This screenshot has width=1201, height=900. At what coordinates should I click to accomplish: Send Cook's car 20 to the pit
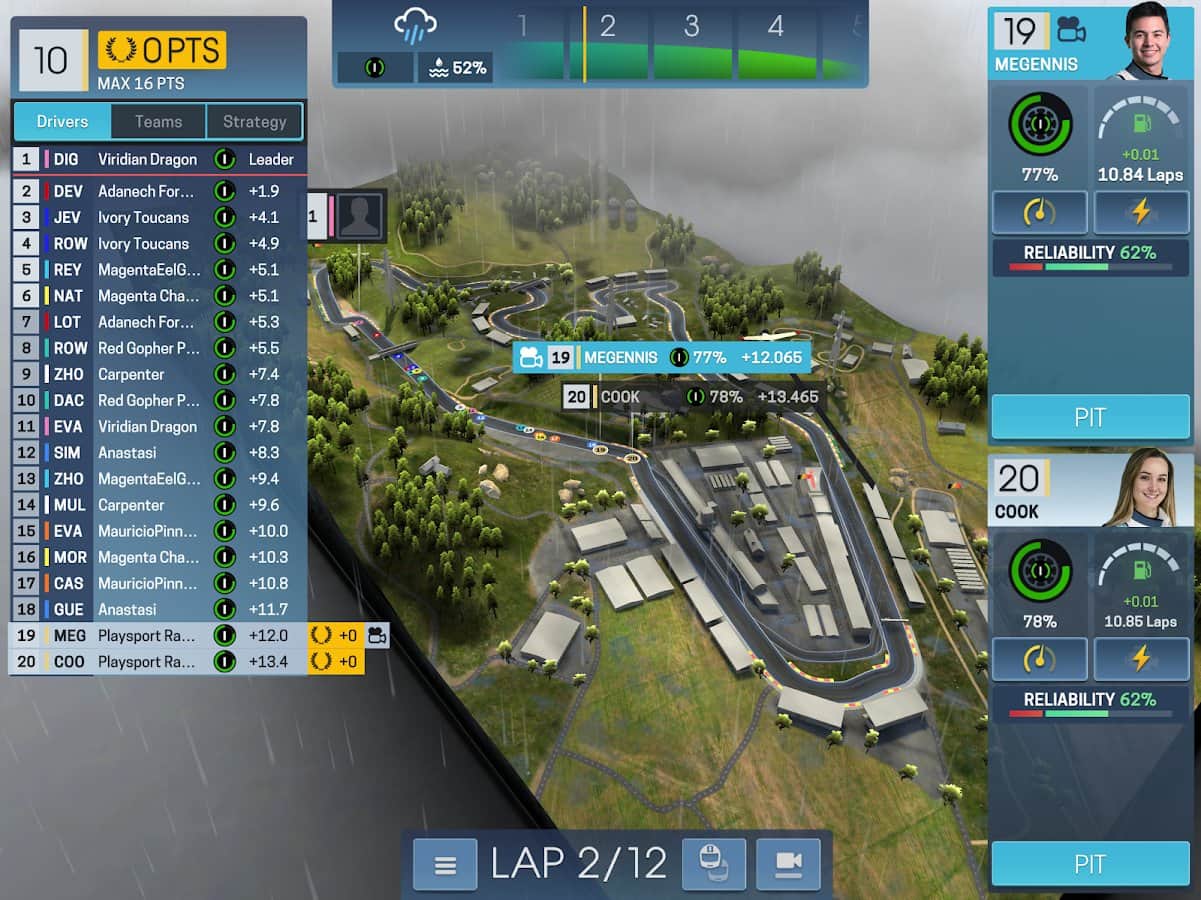[x=1090, y=864]
